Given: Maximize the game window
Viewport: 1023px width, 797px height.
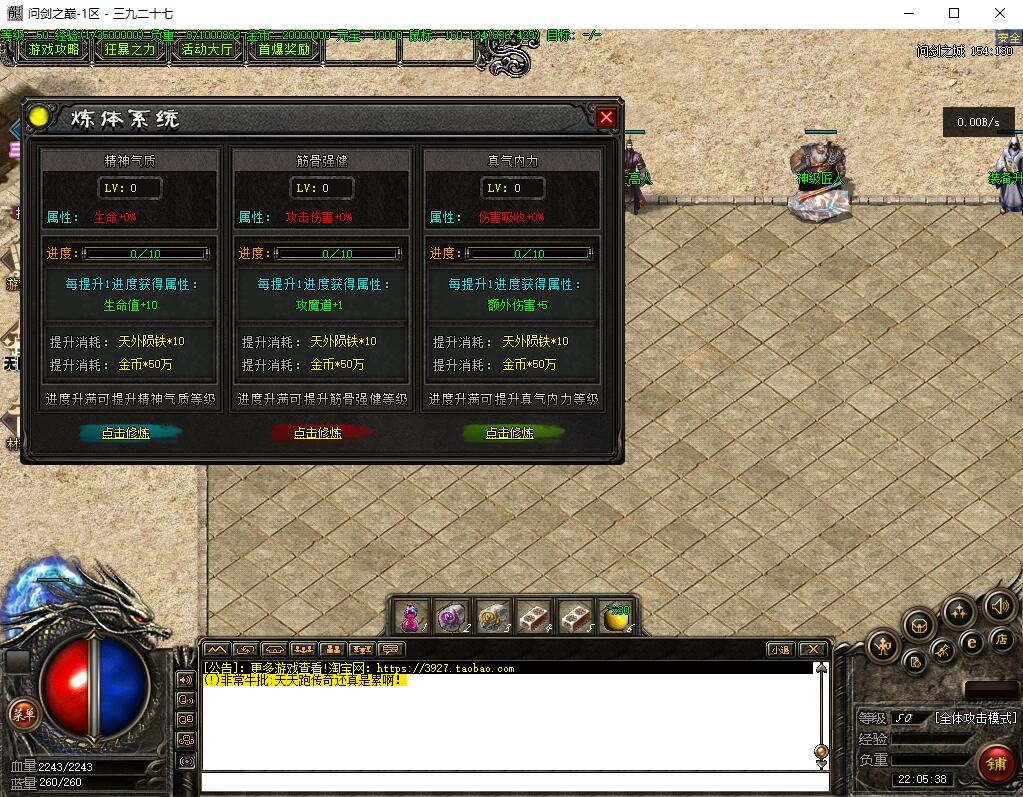Looking at the screenshot, I should pos(953,13).
